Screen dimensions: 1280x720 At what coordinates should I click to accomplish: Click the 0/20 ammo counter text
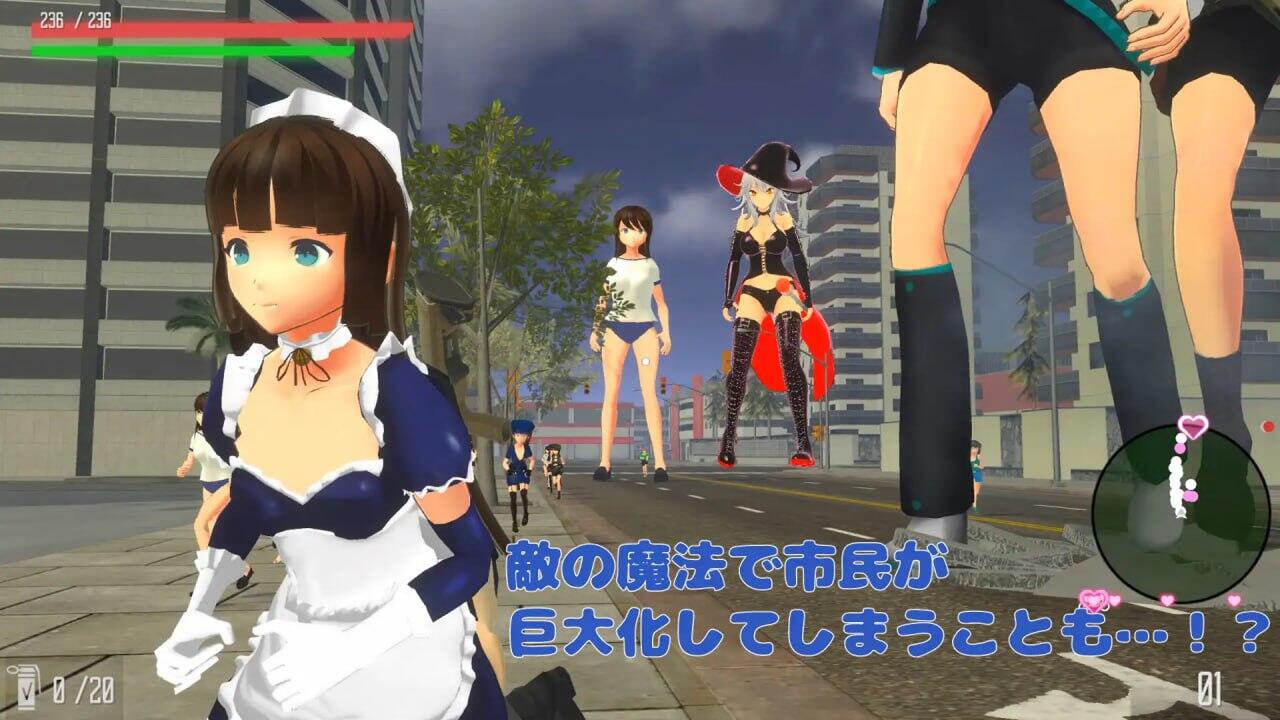82,690
